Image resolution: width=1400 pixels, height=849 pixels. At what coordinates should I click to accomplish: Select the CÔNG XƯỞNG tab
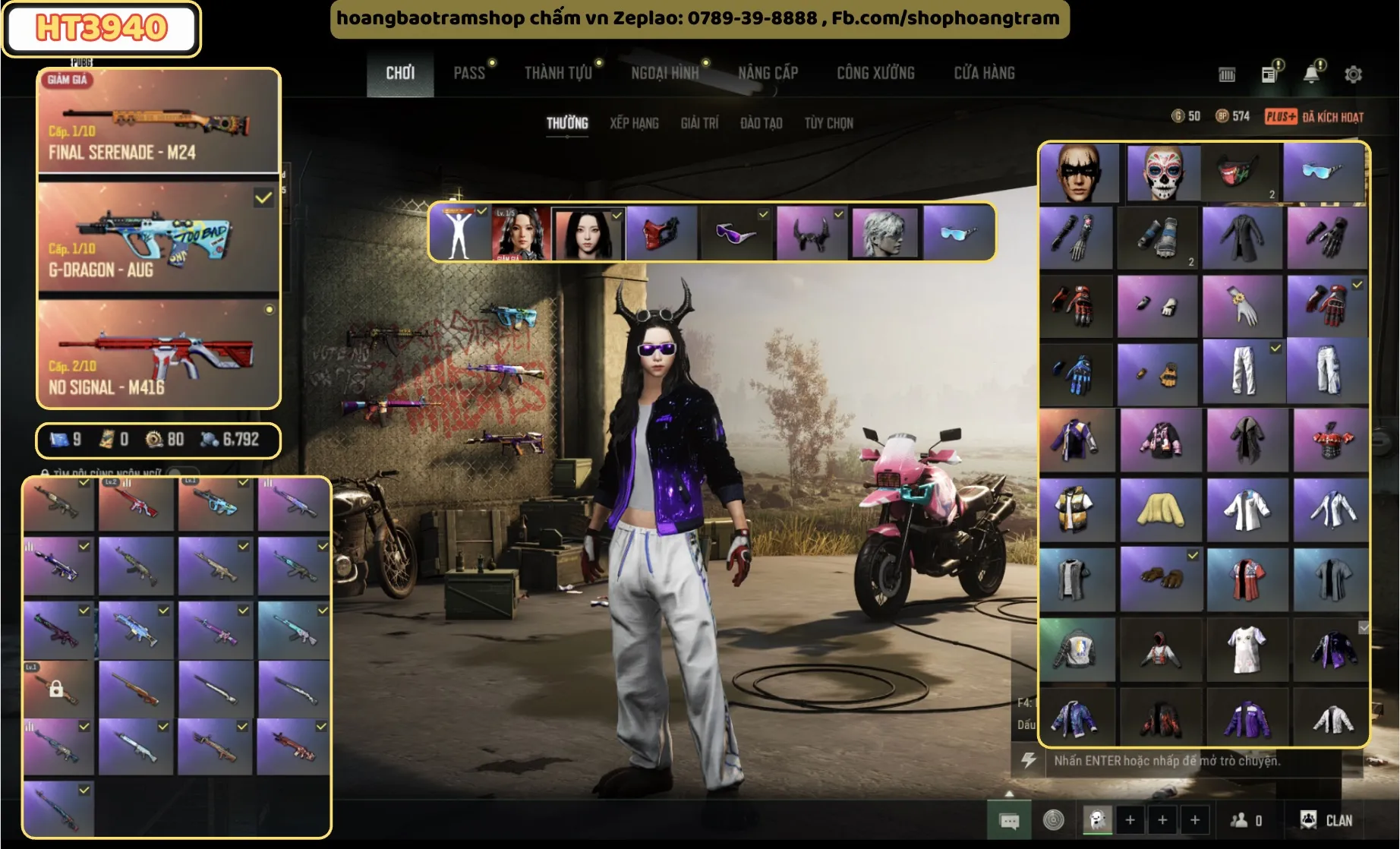point(875,73)
